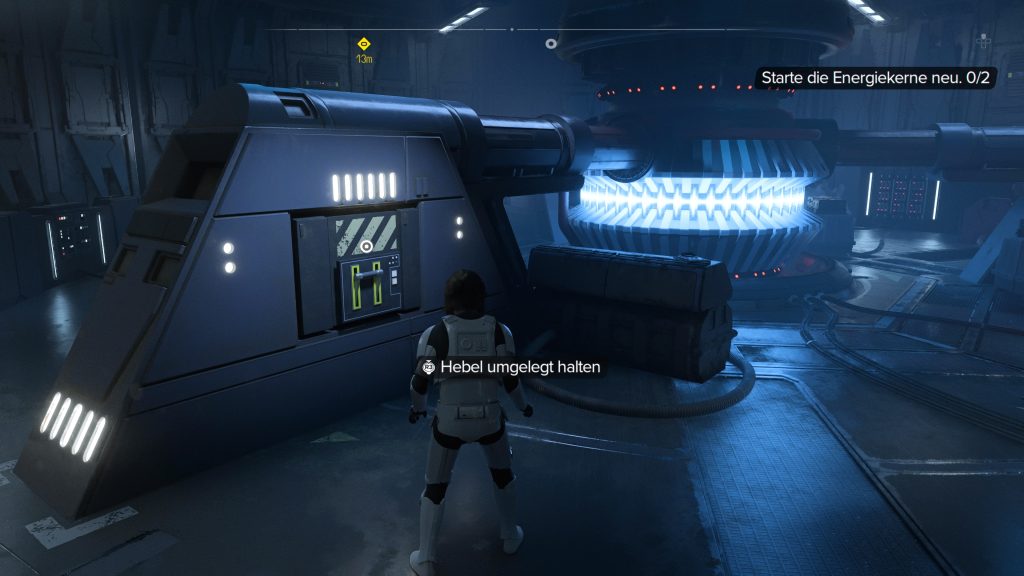Open the "Starte die Energiekerne neu" objective tracker
This screenshot has width=1024, height=576.
click(x=875, y=78)
